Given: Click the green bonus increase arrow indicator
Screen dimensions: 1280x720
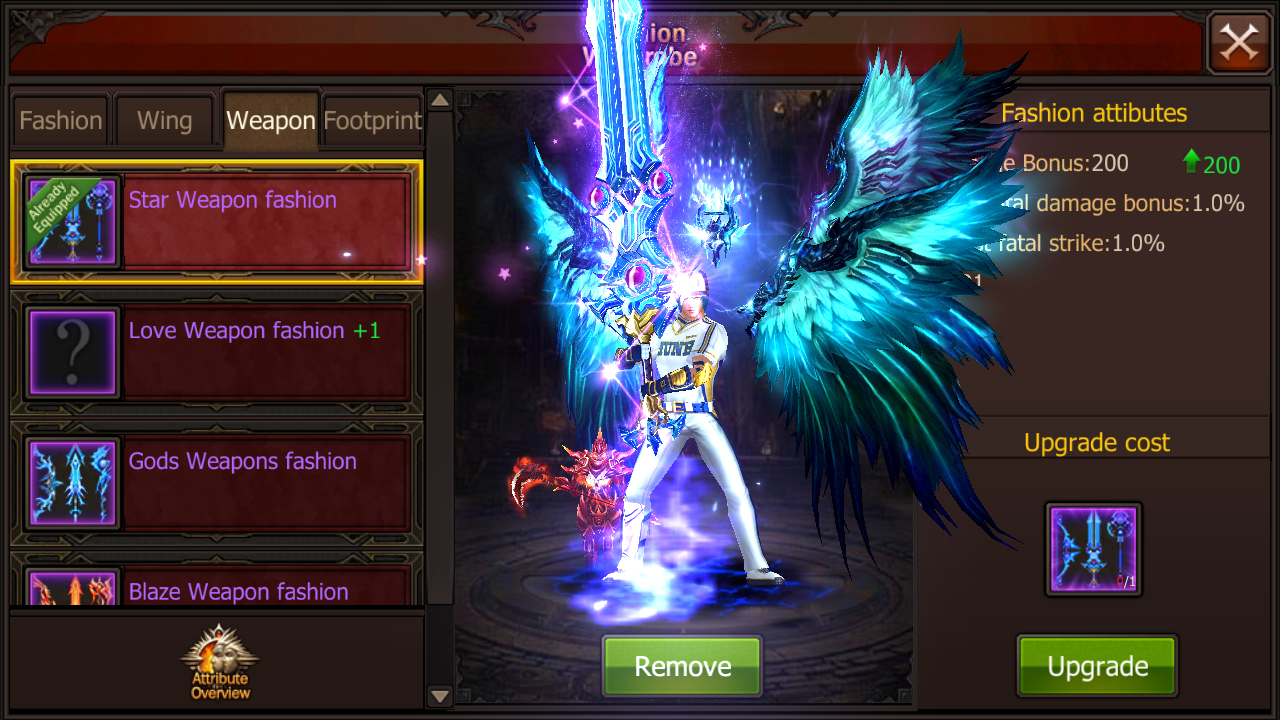Looking at the screenshot, I should pos(1191,163).
